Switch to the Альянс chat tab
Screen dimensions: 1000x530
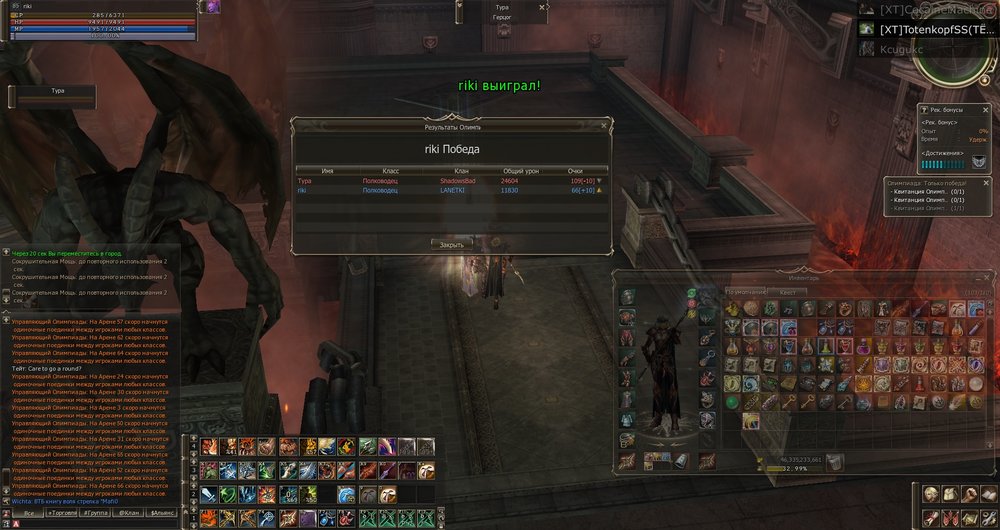point(161,513)
